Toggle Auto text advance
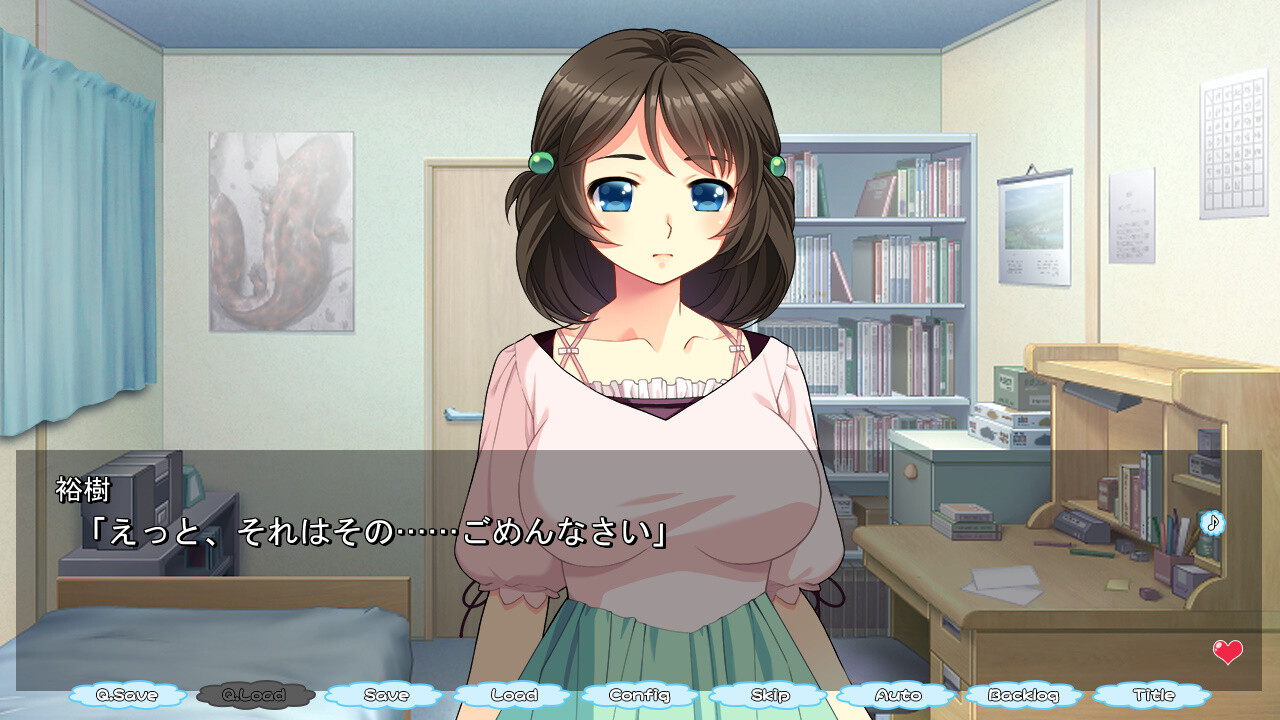The width and height of the screenshot is (1280, 720). pos(897,695)
